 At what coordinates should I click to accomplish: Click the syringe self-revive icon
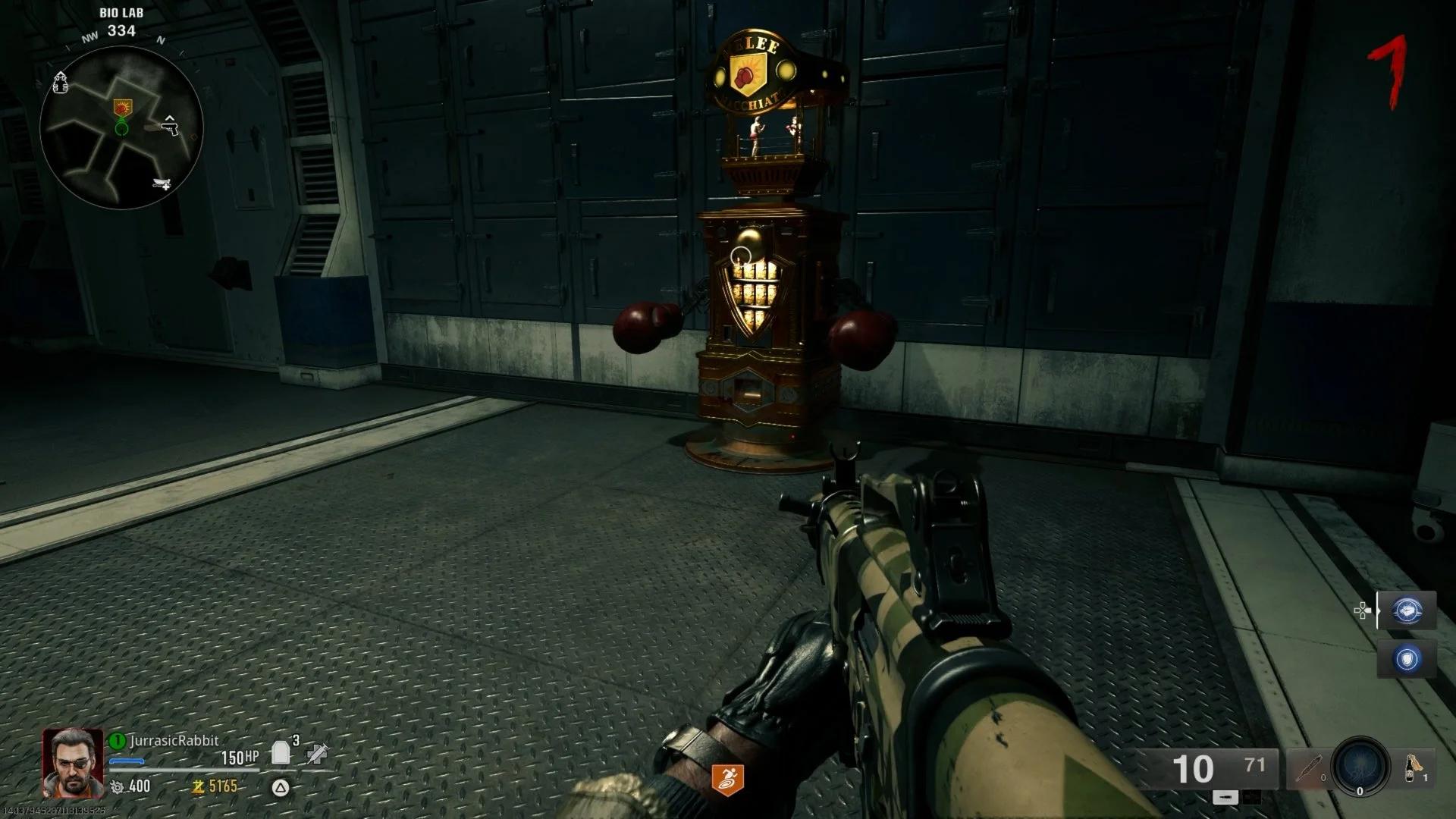[x=317, y=753]
